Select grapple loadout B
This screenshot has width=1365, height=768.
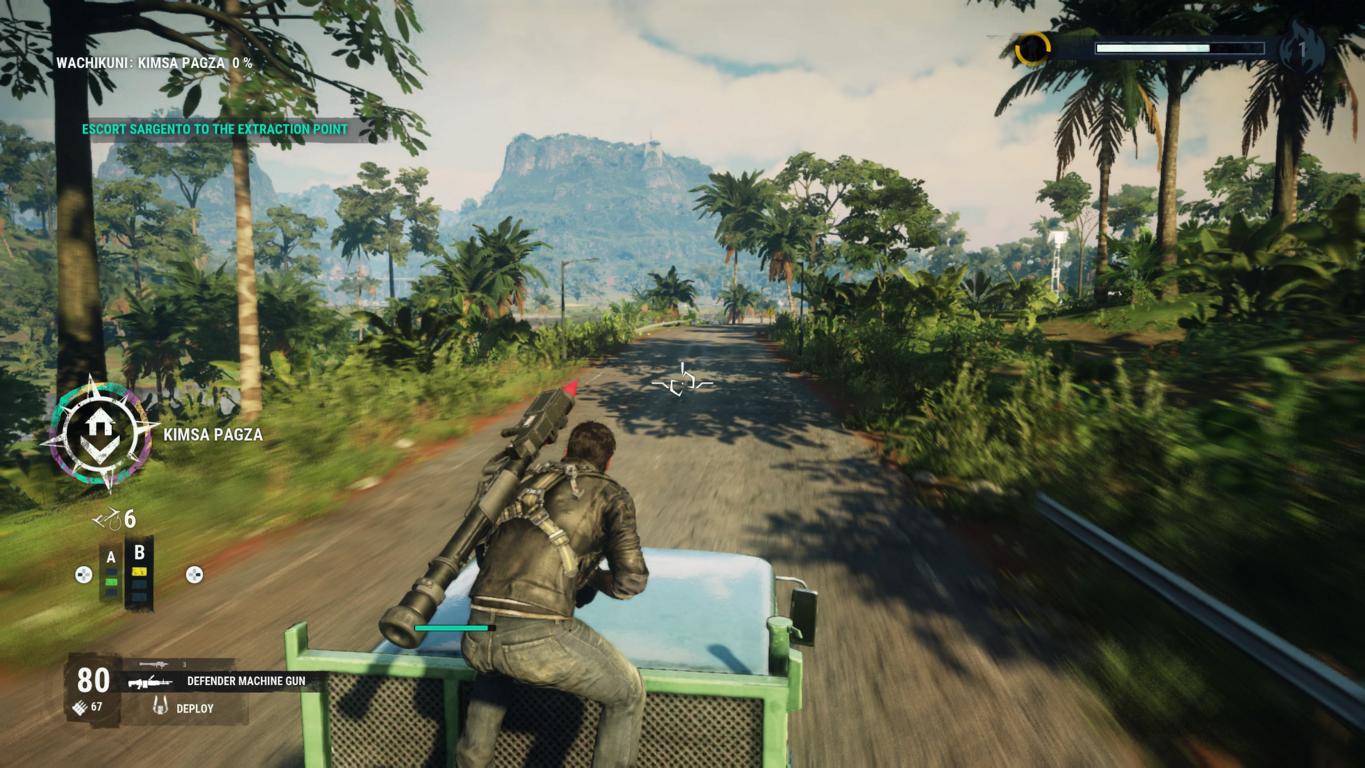(x=139, y=570)
